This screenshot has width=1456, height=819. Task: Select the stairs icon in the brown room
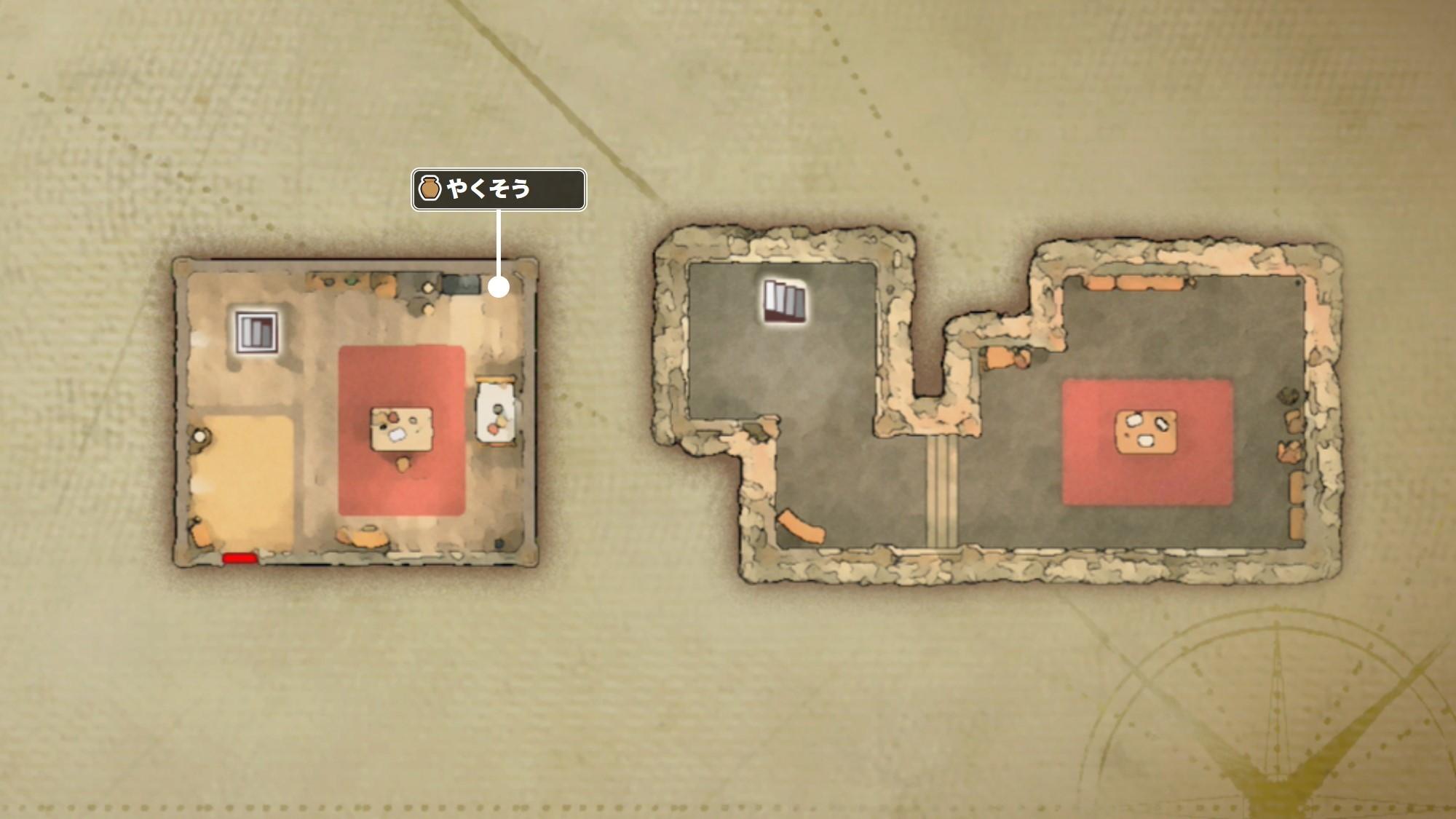[x=257, y=332]
